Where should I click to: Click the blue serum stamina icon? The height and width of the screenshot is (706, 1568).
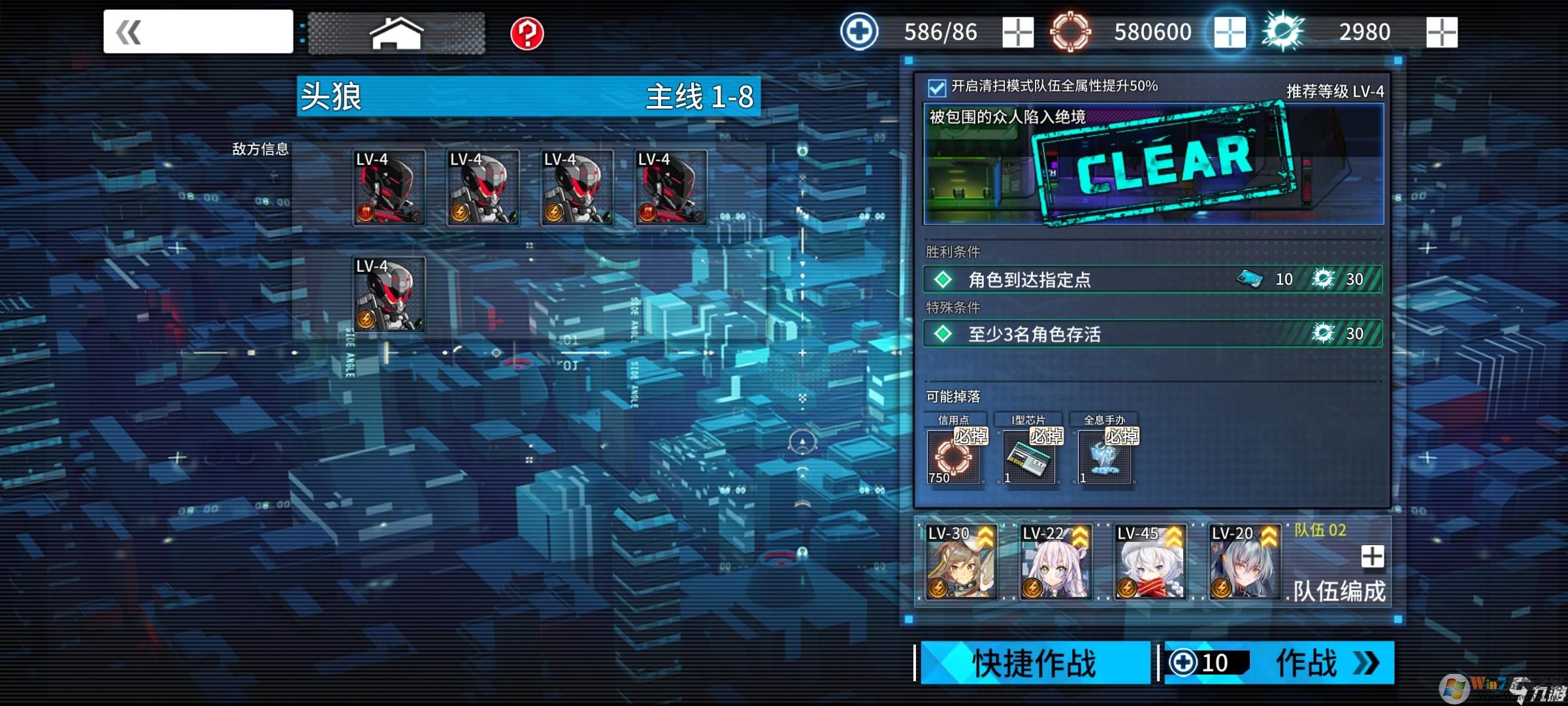858,29
